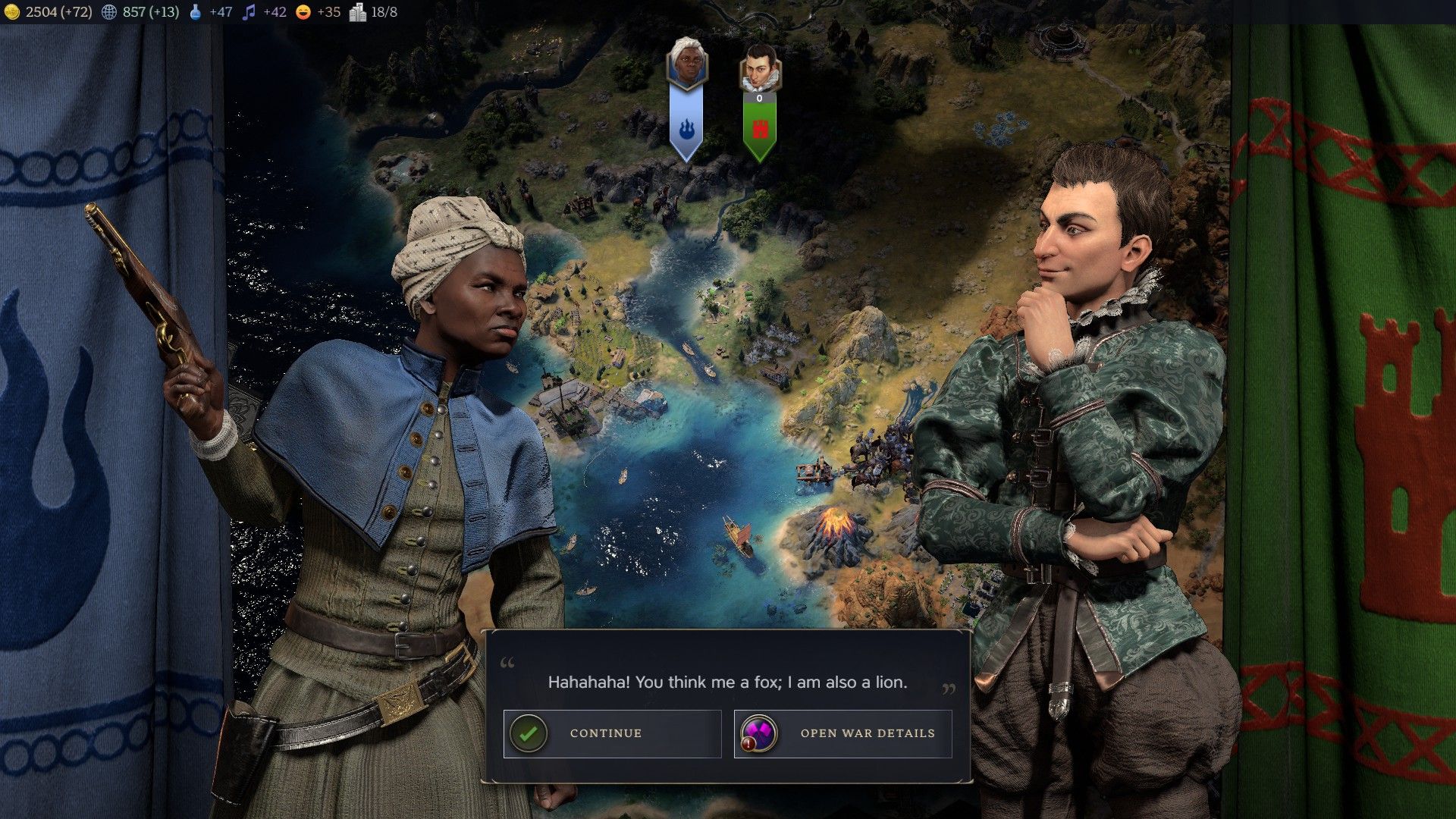Image resolution: width=1456 pixels, height=819 pixels.
Task: Click the green checkmark icon on Continue
Action: [529, 733]
